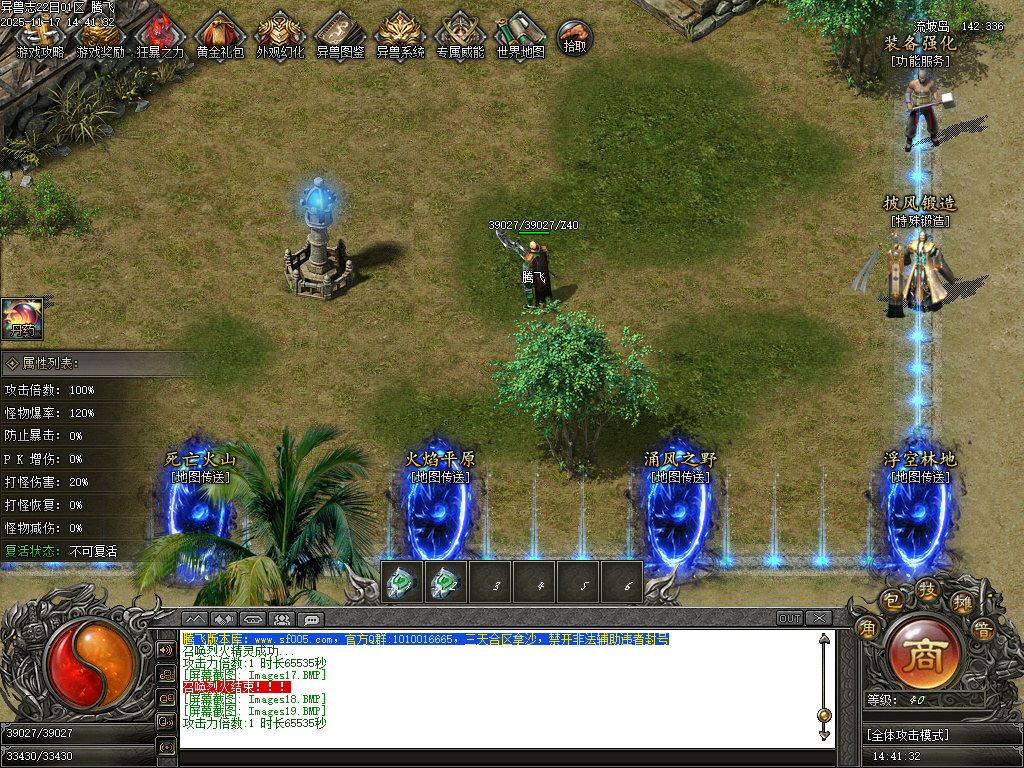Image resolution: width=1024 pixels, height=768 pixels.
Task: Open the 专属威能 exclusive power menu
Action: point(460,35)
